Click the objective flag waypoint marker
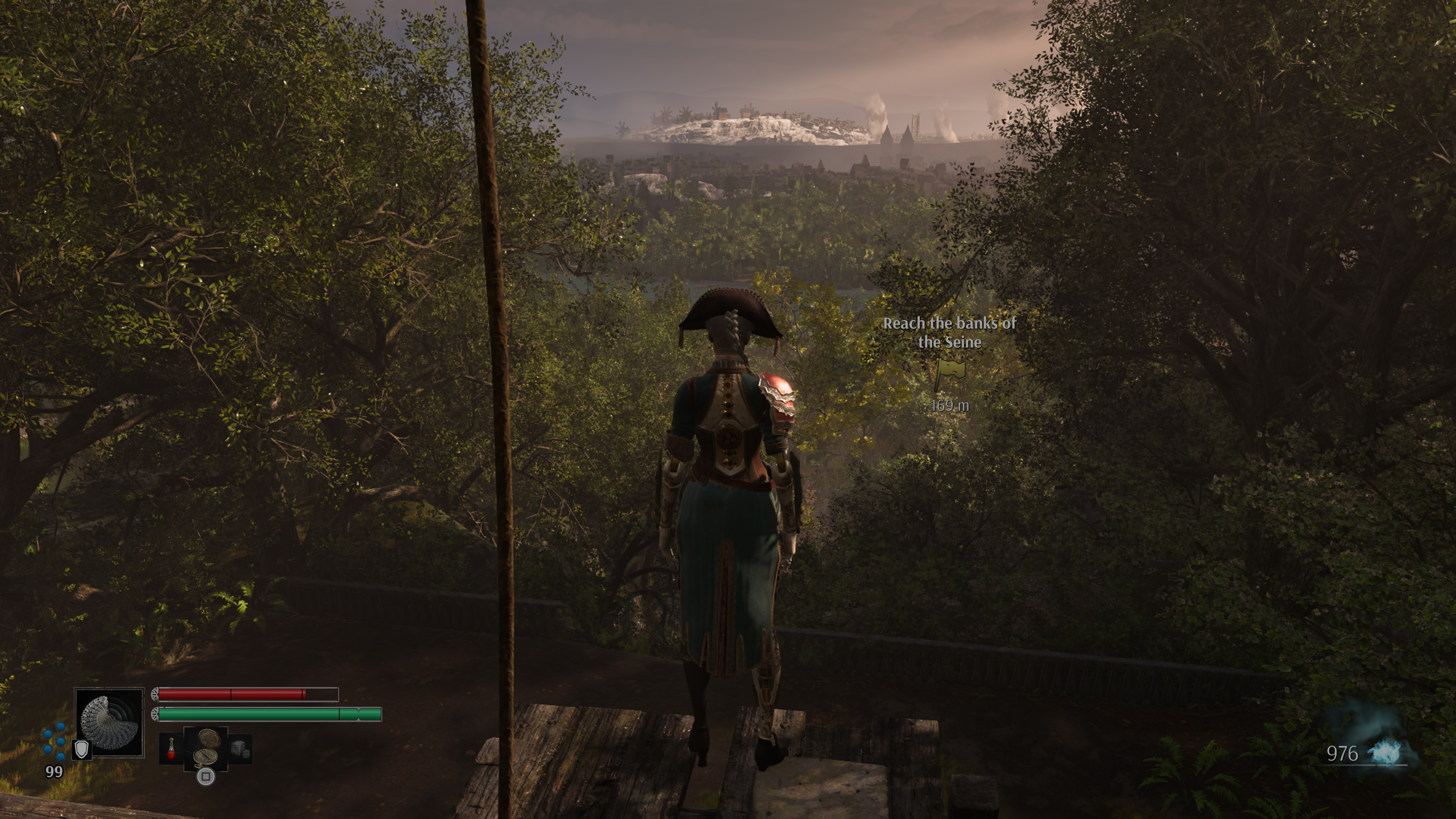Image resolution: width=1456 pixels, height=819 pixels. (x=949, y=373)
